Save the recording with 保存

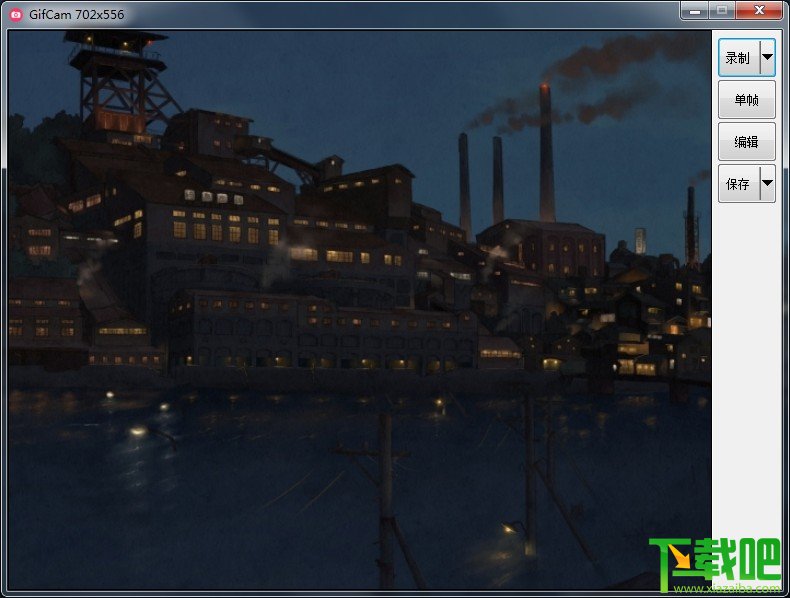coord(738,184)
